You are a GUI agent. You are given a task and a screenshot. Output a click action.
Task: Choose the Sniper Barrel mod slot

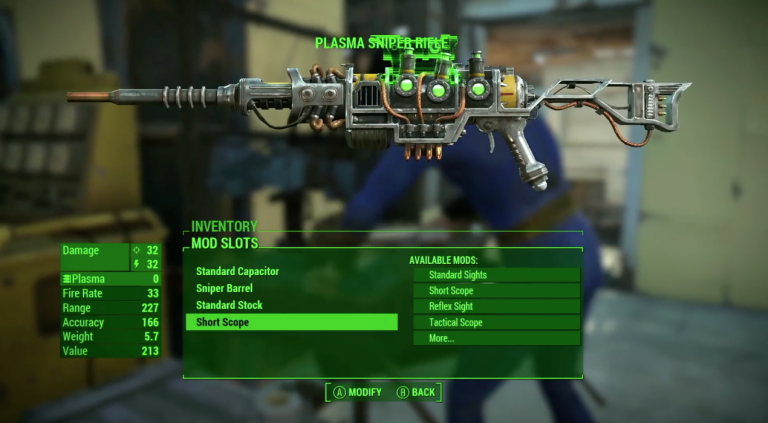224,288
